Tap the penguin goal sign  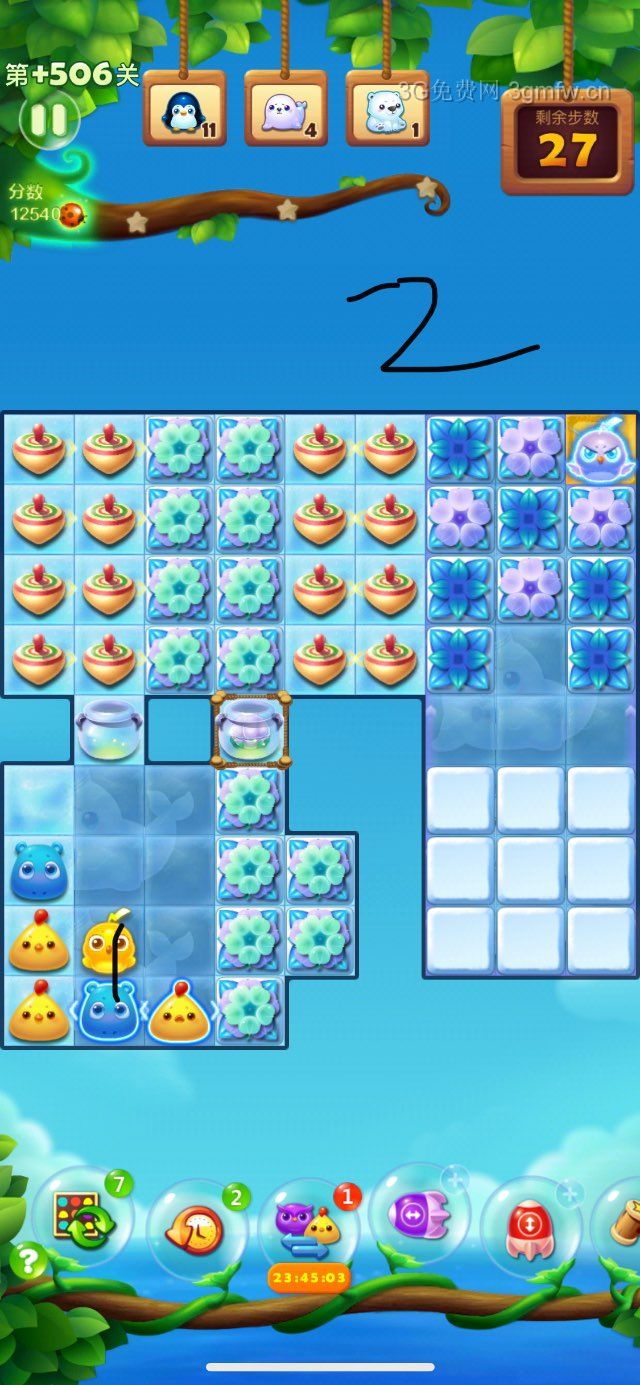[x=183, y=109]
